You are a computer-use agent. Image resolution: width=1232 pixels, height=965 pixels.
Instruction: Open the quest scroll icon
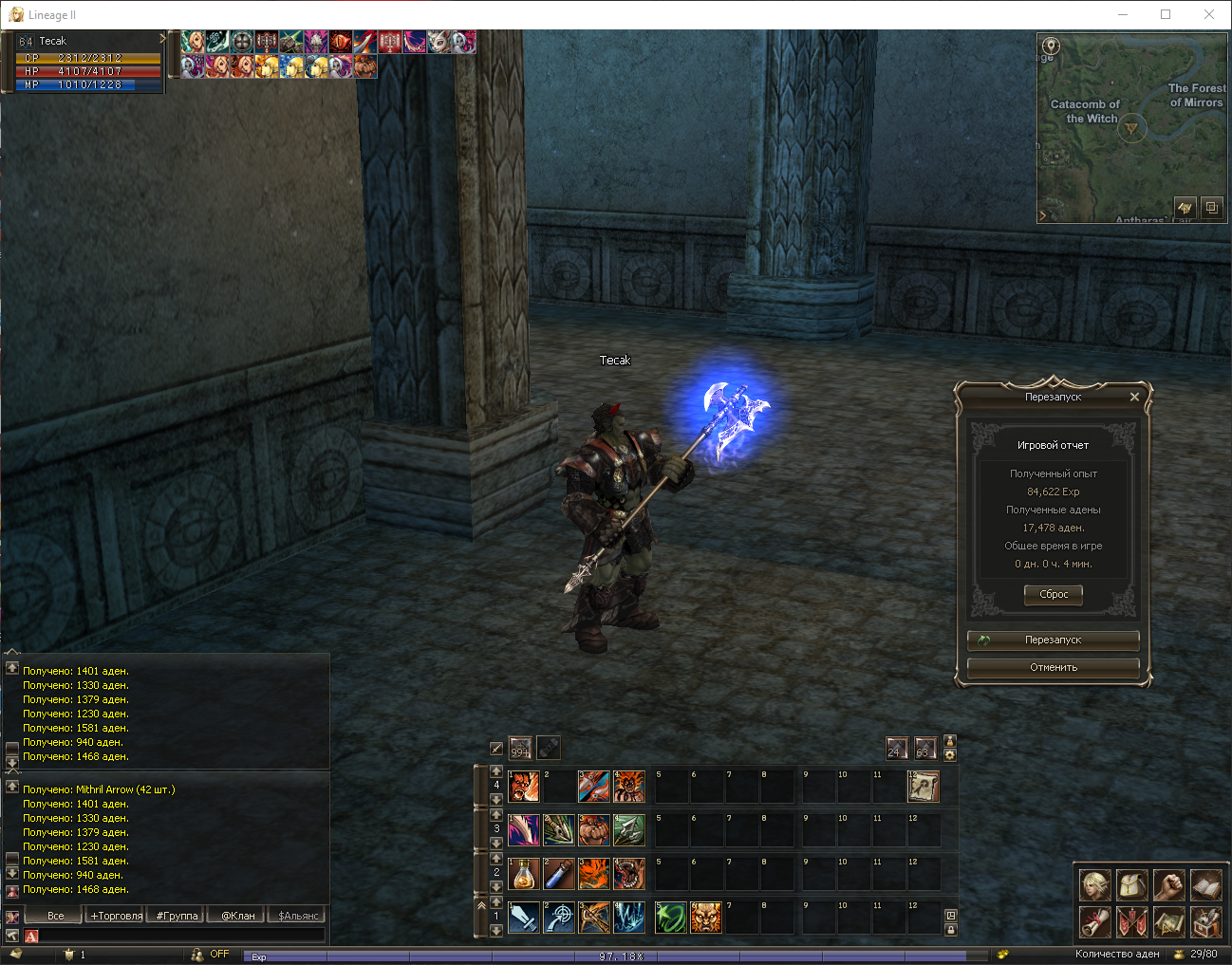pyautogui.click(x=1094, y=921)
